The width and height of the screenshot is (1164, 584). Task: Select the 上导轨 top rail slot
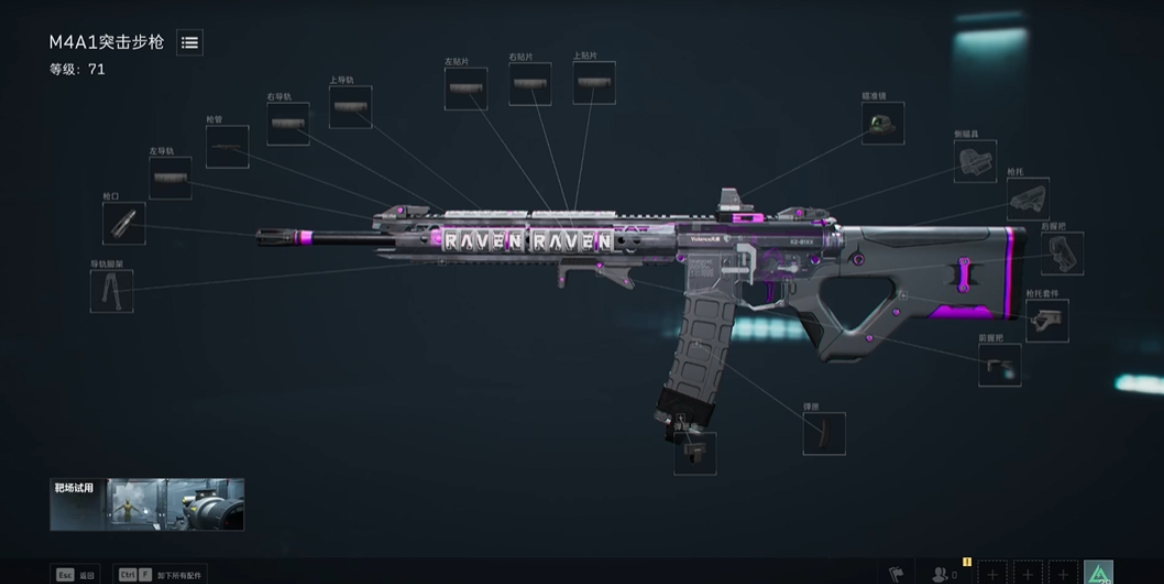350,107
